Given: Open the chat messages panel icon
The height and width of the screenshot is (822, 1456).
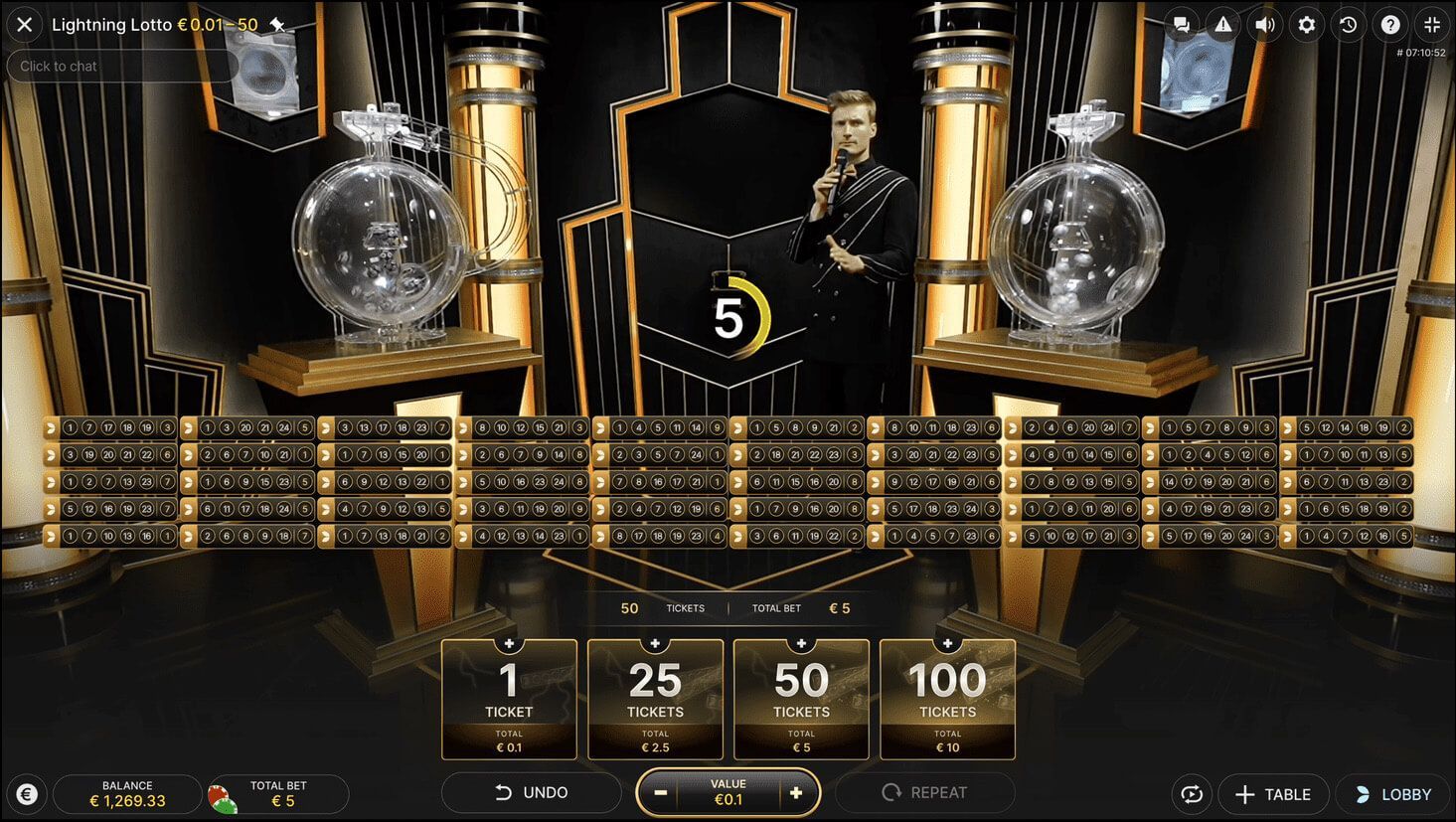Looking at the screenshot, I should [x=1181, y=25].
